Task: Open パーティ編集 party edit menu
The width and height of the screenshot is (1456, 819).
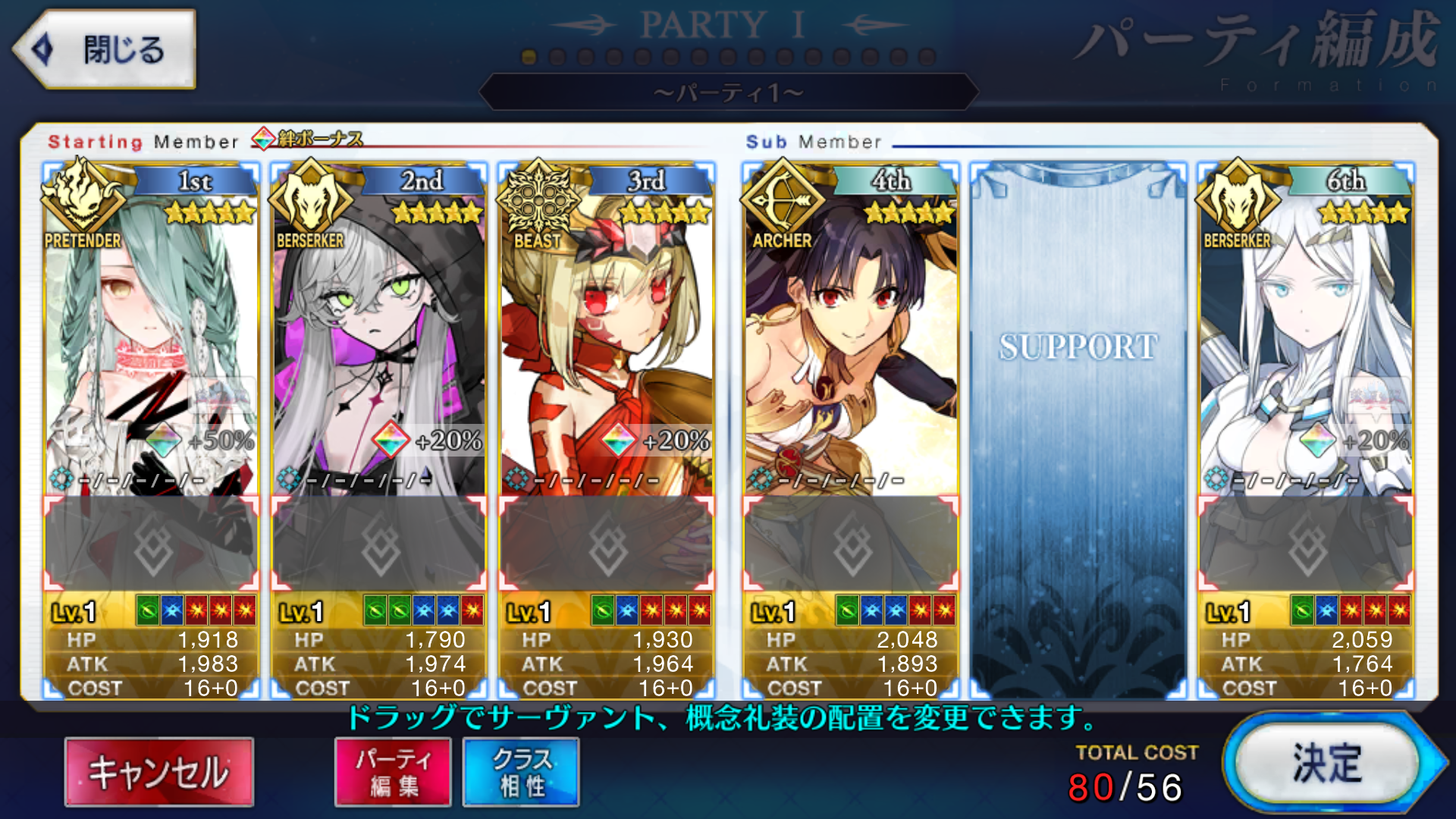Action: pos(392,771)
